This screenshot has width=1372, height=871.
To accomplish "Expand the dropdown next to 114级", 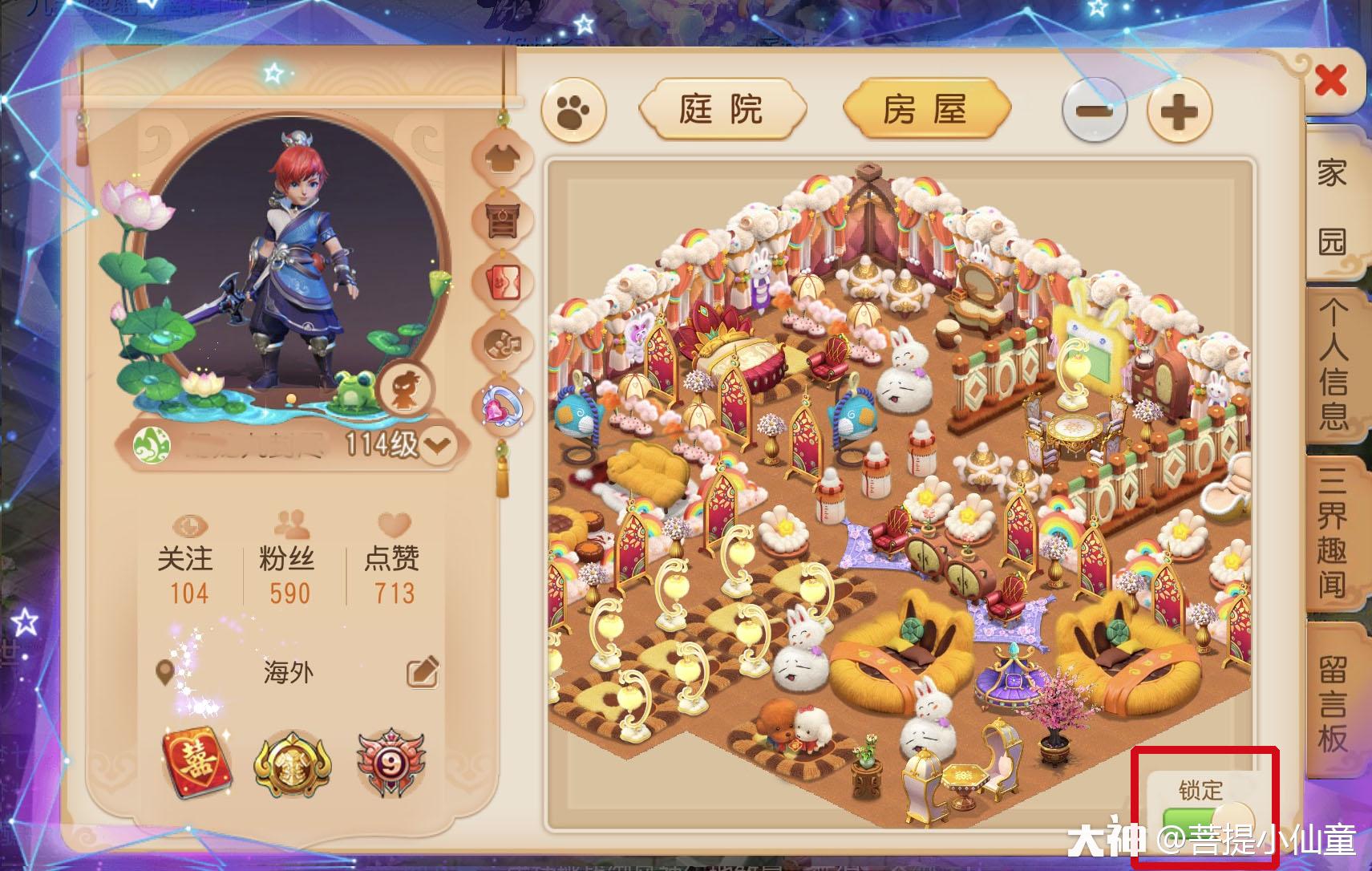I will tap(438, 443).
